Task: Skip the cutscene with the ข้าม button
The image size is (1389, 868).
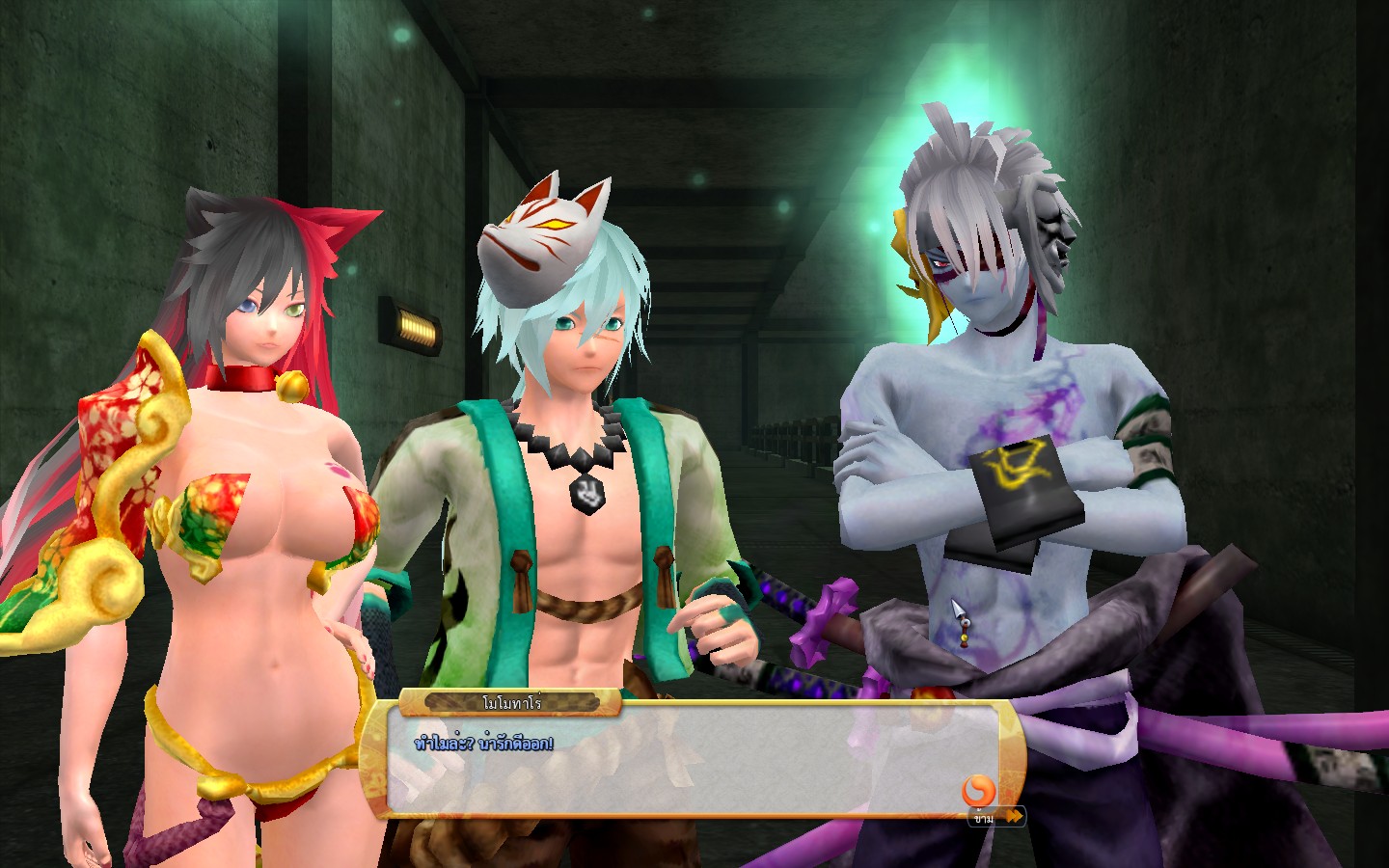Action: point(996,817)
